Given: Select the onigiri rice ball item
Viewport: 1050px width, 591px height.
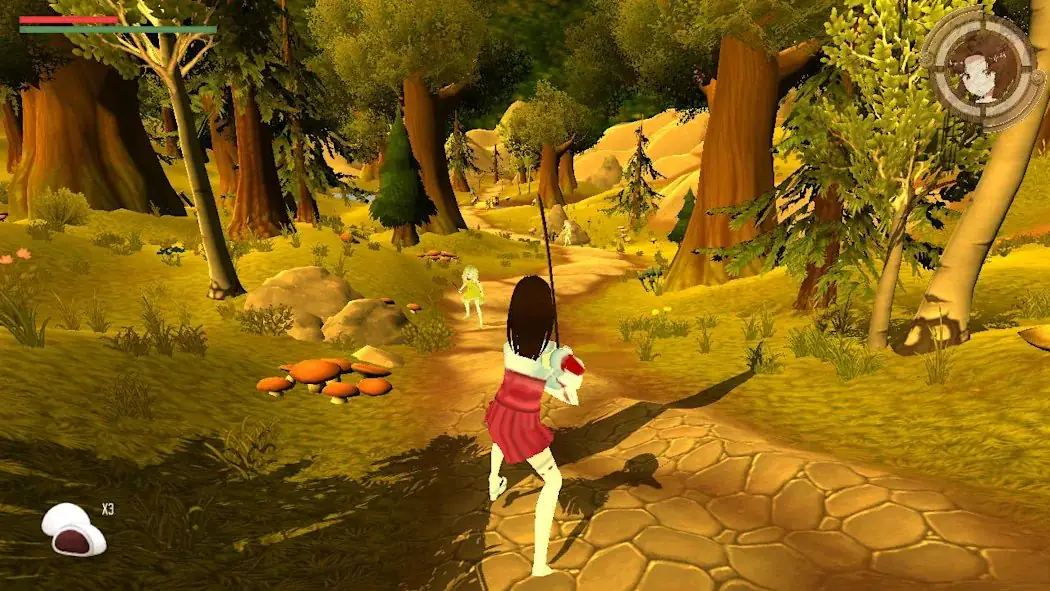Looking at the screenshot, I should [73, 529].
